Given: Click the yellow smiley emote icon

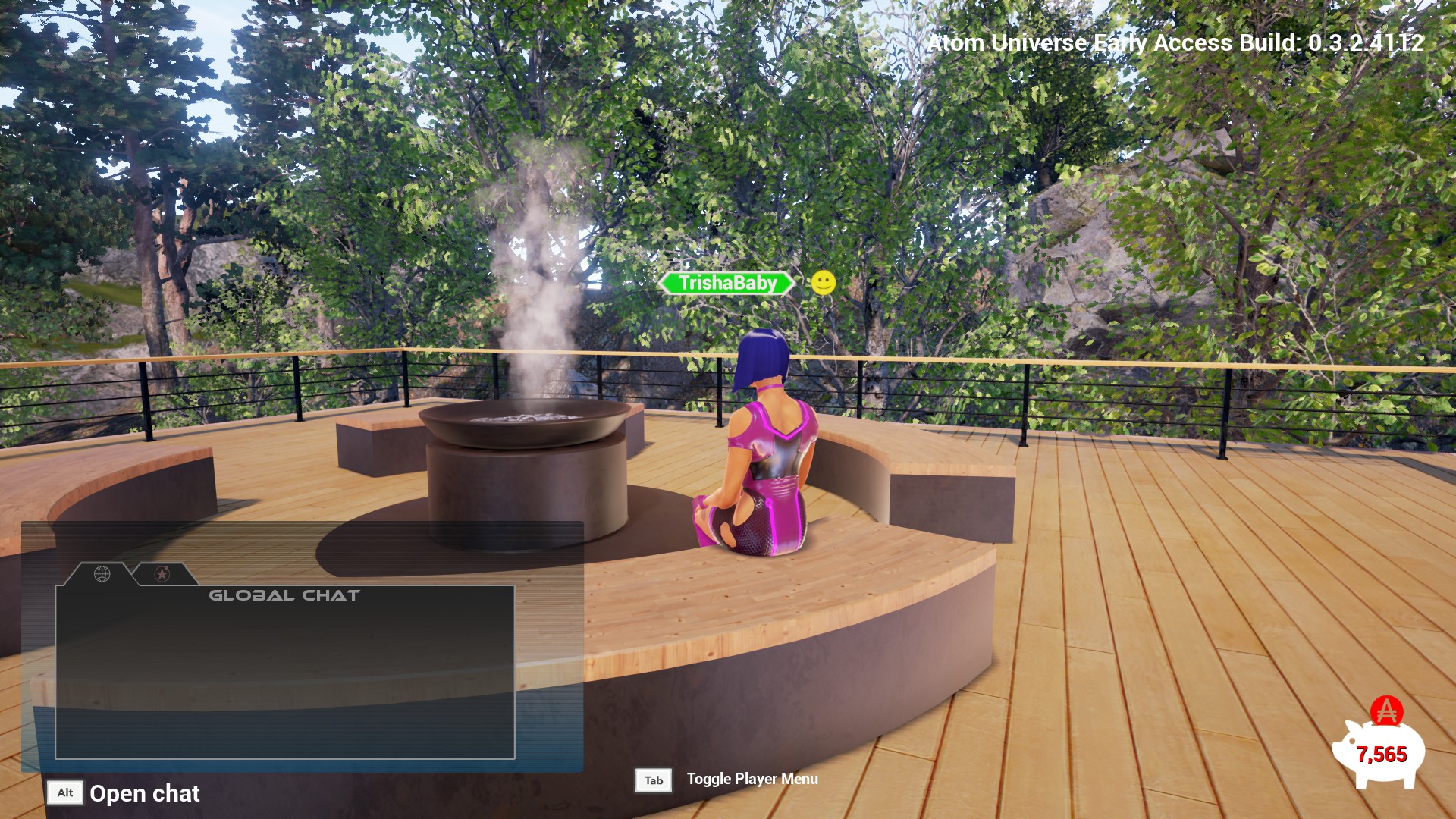Looking at the screenshot, I should tap(823, 283).
